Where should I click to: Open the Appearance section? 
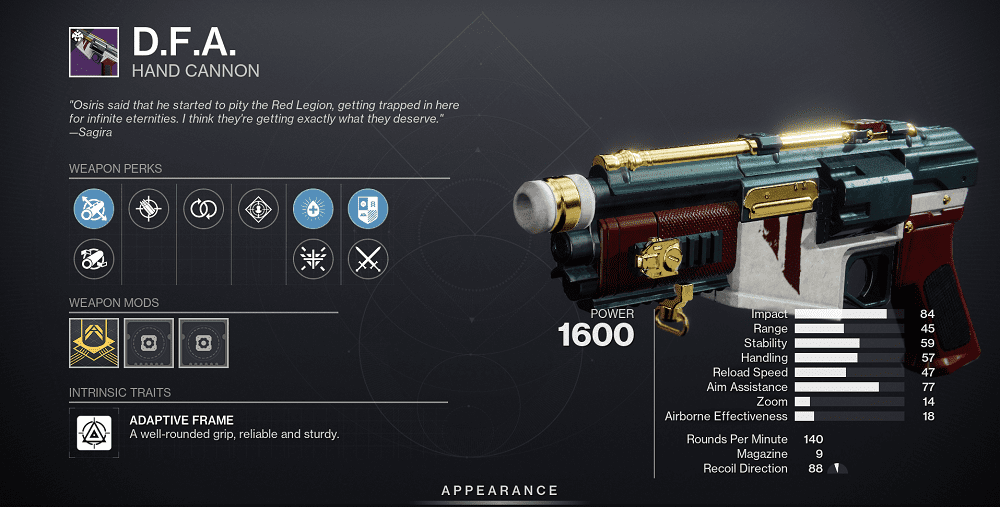500,491
